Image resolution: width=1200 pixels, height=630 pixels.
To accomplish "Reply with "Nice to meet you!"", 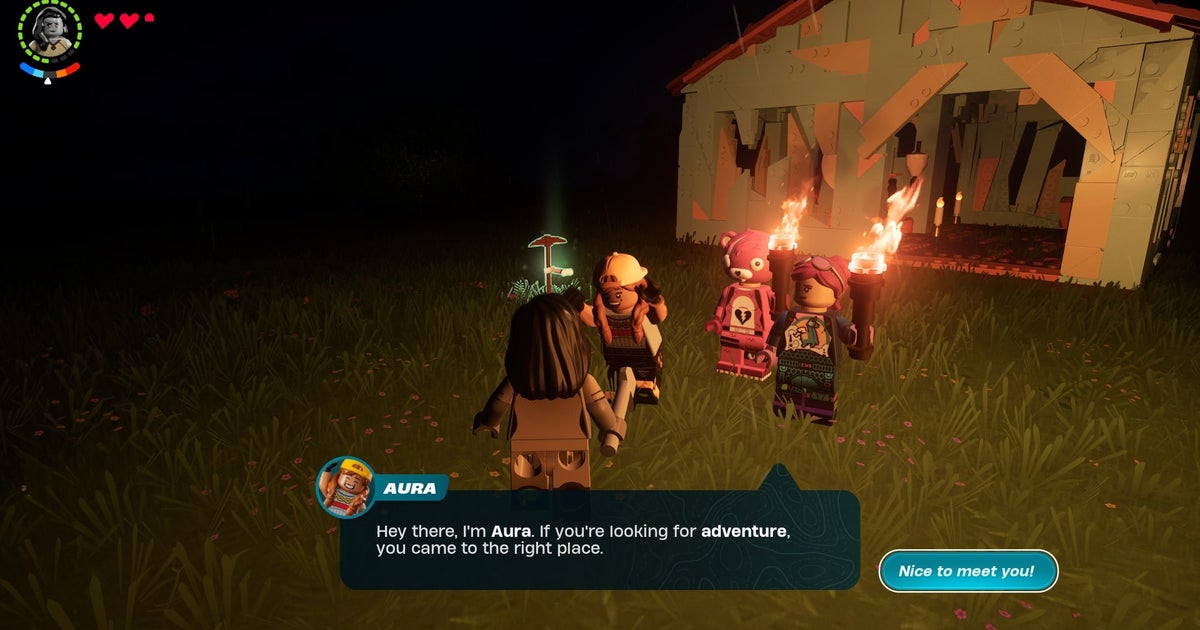I will (967, 571).
